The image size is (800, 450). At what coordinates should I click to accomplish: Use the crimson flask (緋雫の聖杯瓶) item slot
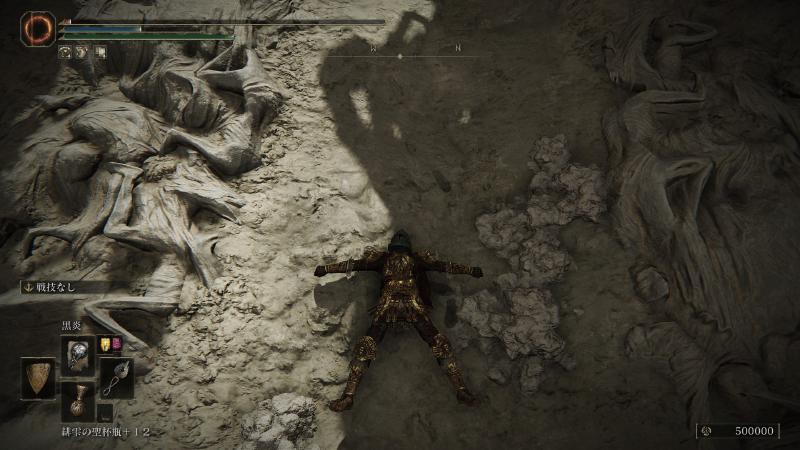[x=77, y=400]
